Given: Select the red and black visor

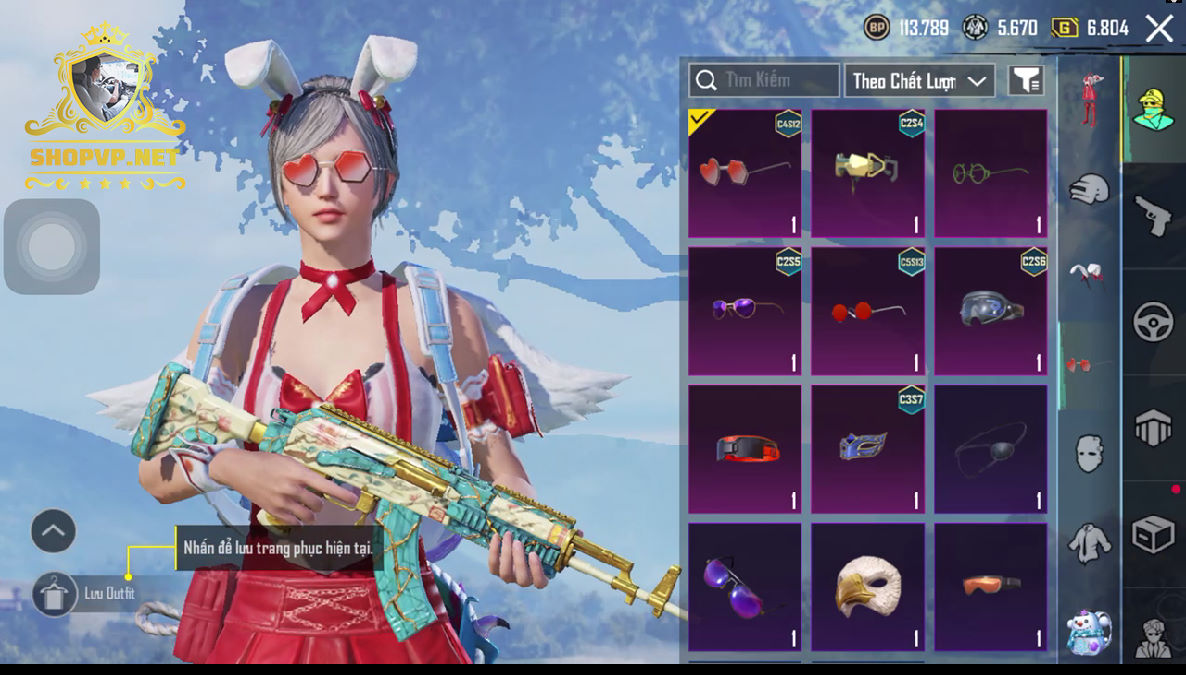Looking at the screenshot, I should coord(745,449).
